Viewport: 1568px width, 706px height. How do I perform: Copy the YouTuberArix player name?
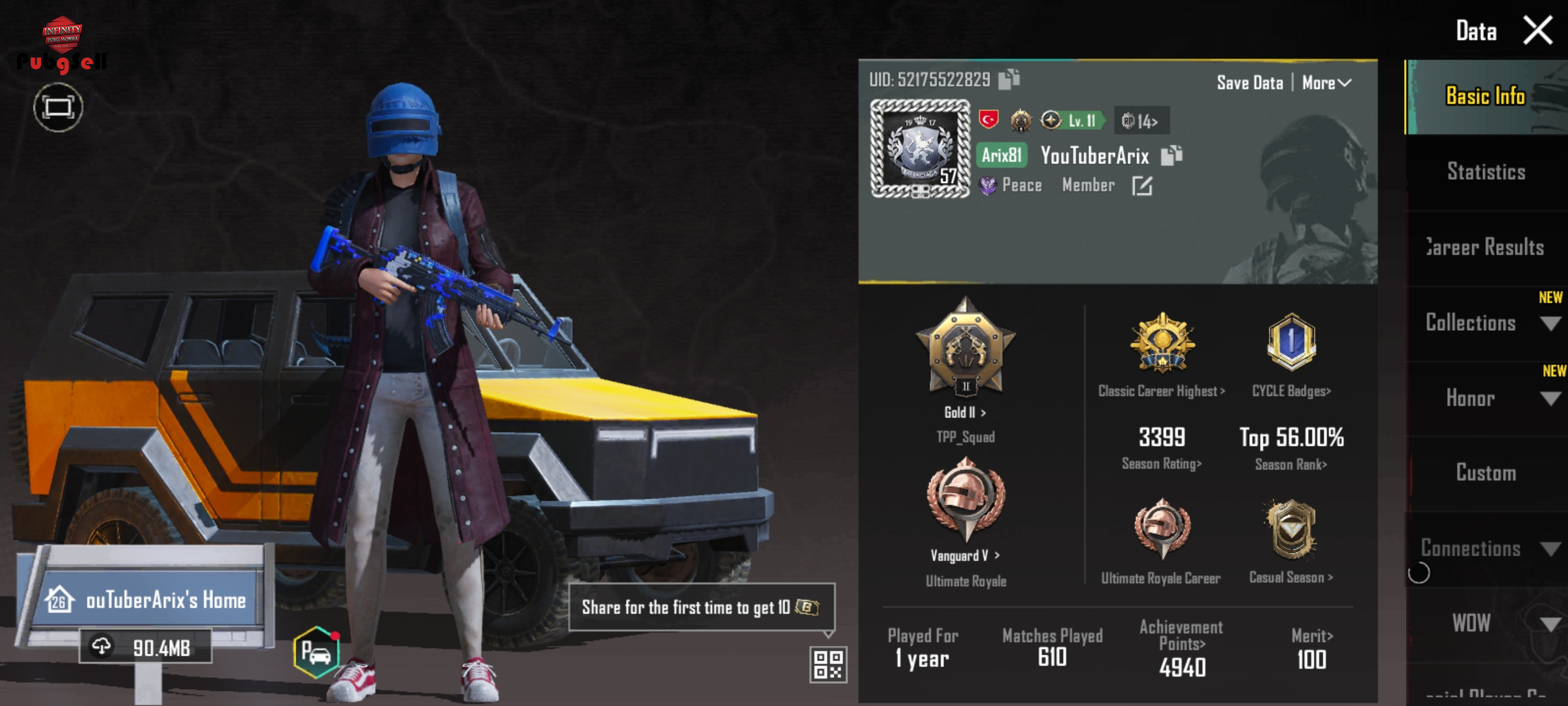(1171, 156)
